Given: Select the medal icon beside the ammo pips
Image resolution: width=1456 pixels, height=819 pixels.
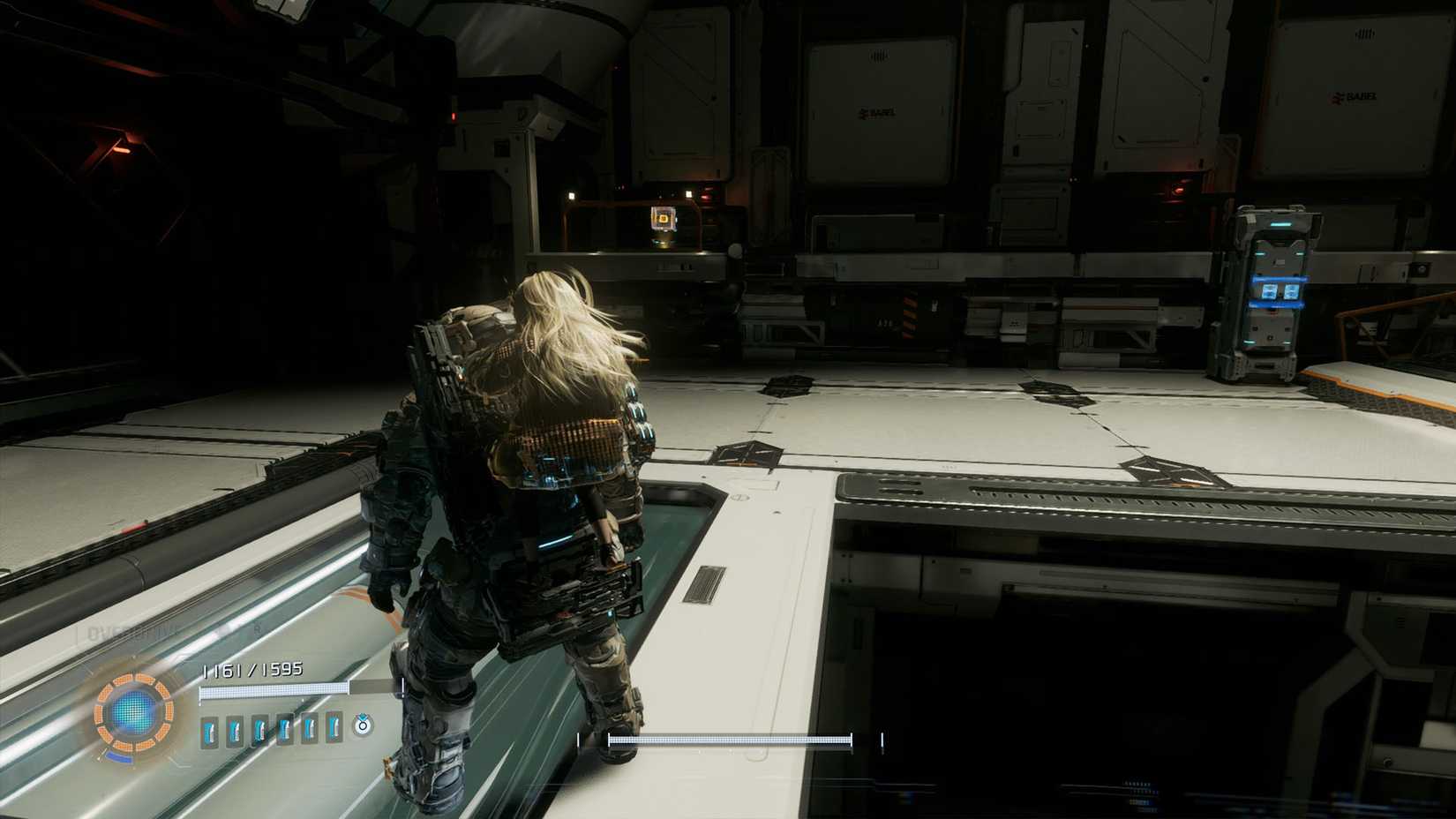Looking at the screenshot, I should 364,726.
